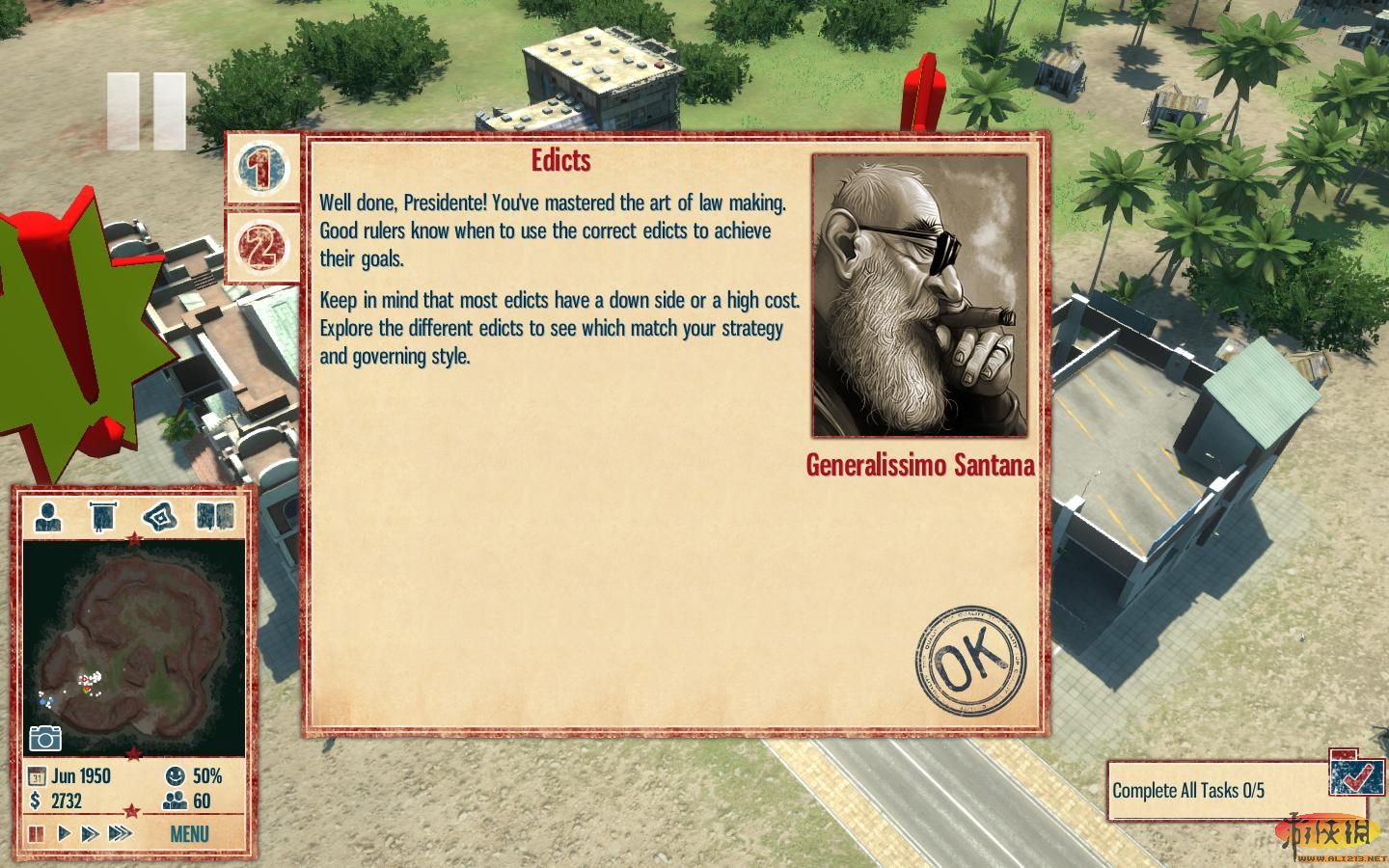The width and height of the screenshot is (1389, 868).
Task: Set game speed to triple-arrow fastest
Action: tap(120, 833)
